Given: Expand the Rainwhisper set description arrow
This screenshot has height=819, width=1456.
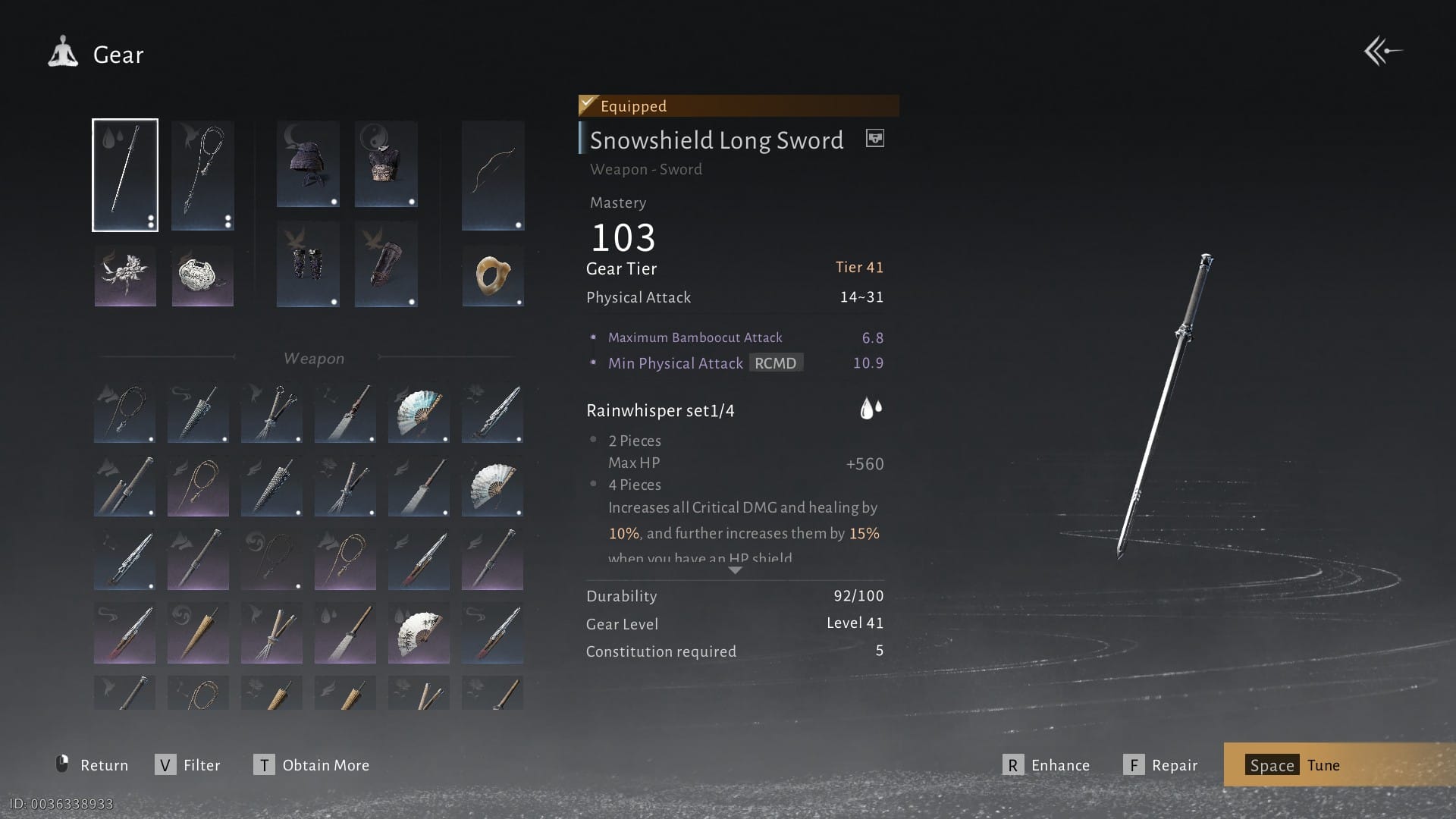Looking at the screenshot, I should pos(735,570).
